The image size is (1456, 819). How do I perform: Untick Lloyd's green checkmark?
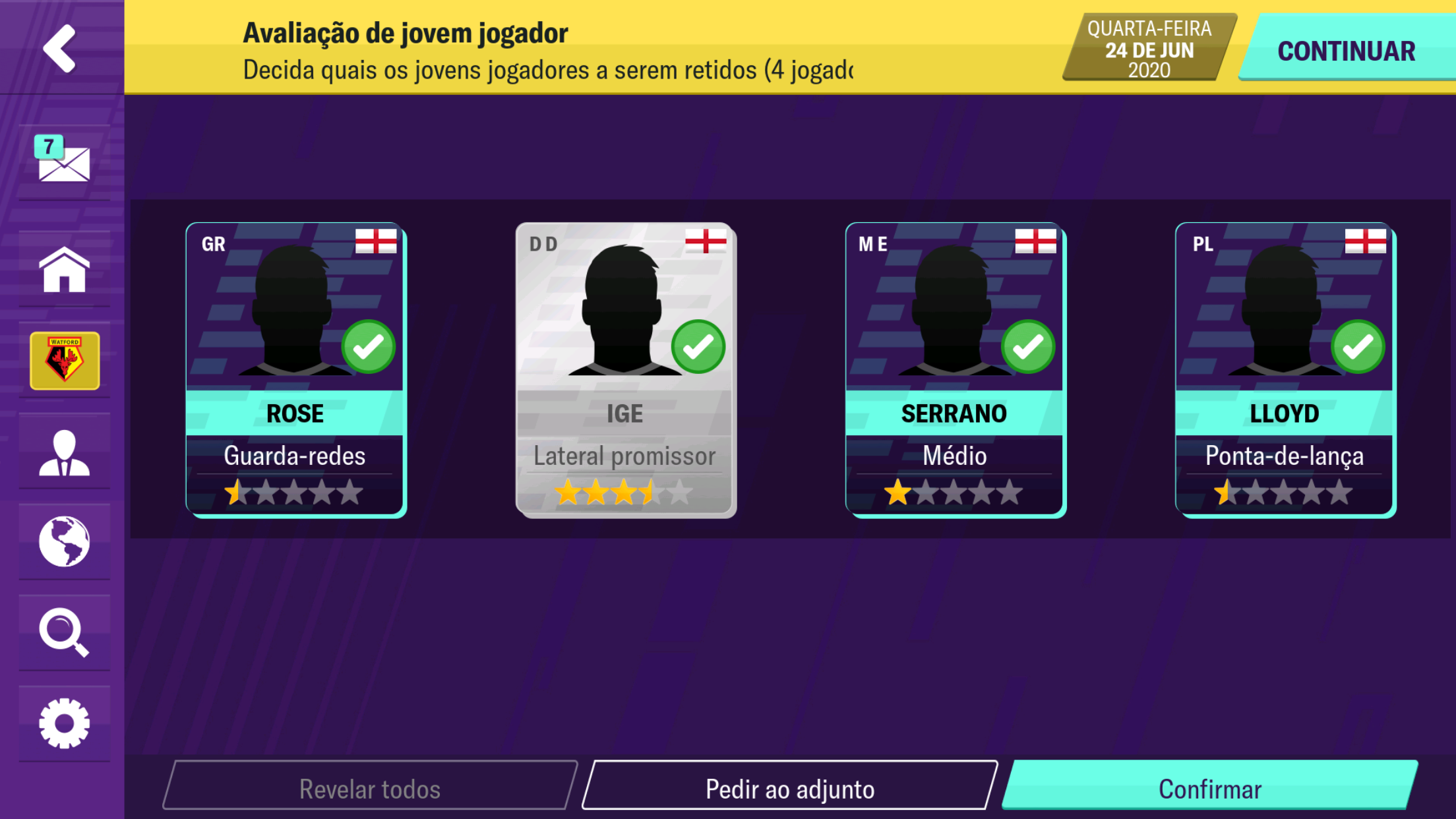(x=1358, y=347)
